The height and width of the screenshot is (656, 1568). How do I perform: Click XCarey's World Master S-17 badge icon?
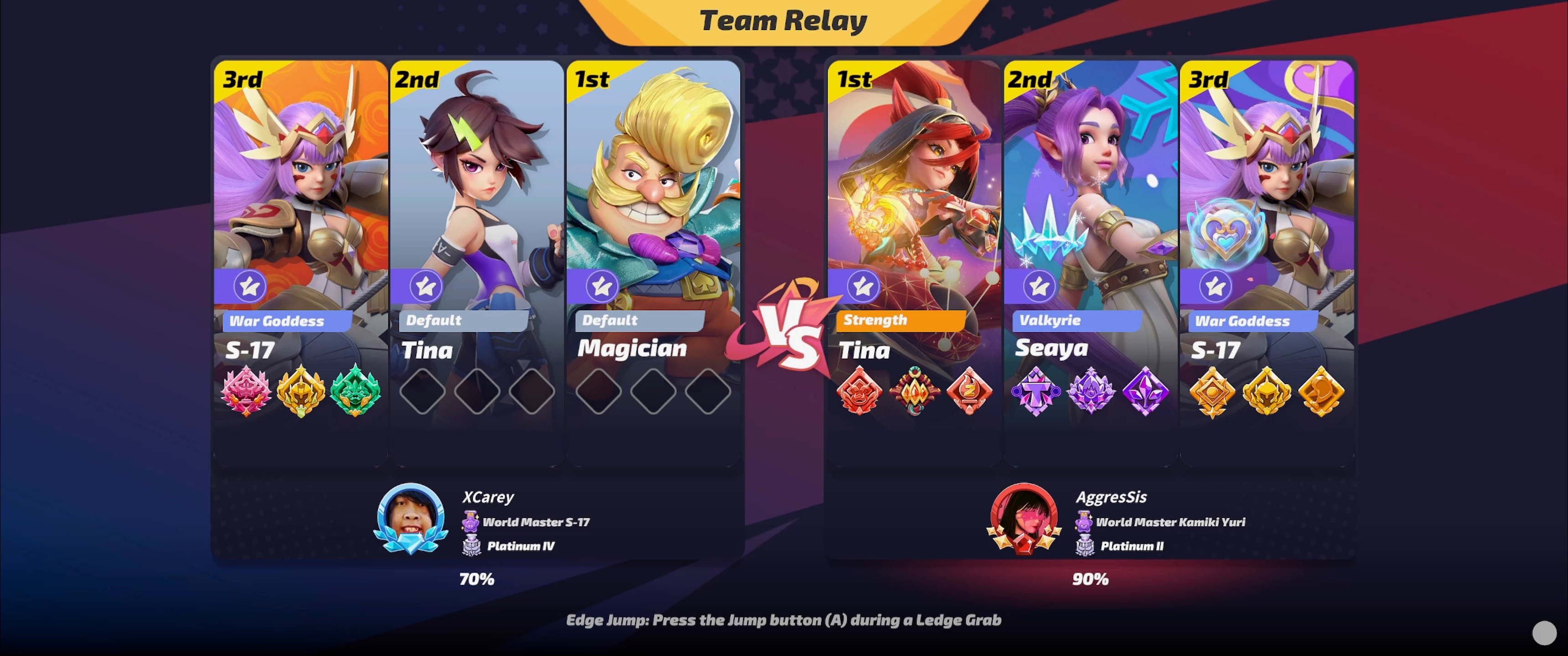[470, 522]
